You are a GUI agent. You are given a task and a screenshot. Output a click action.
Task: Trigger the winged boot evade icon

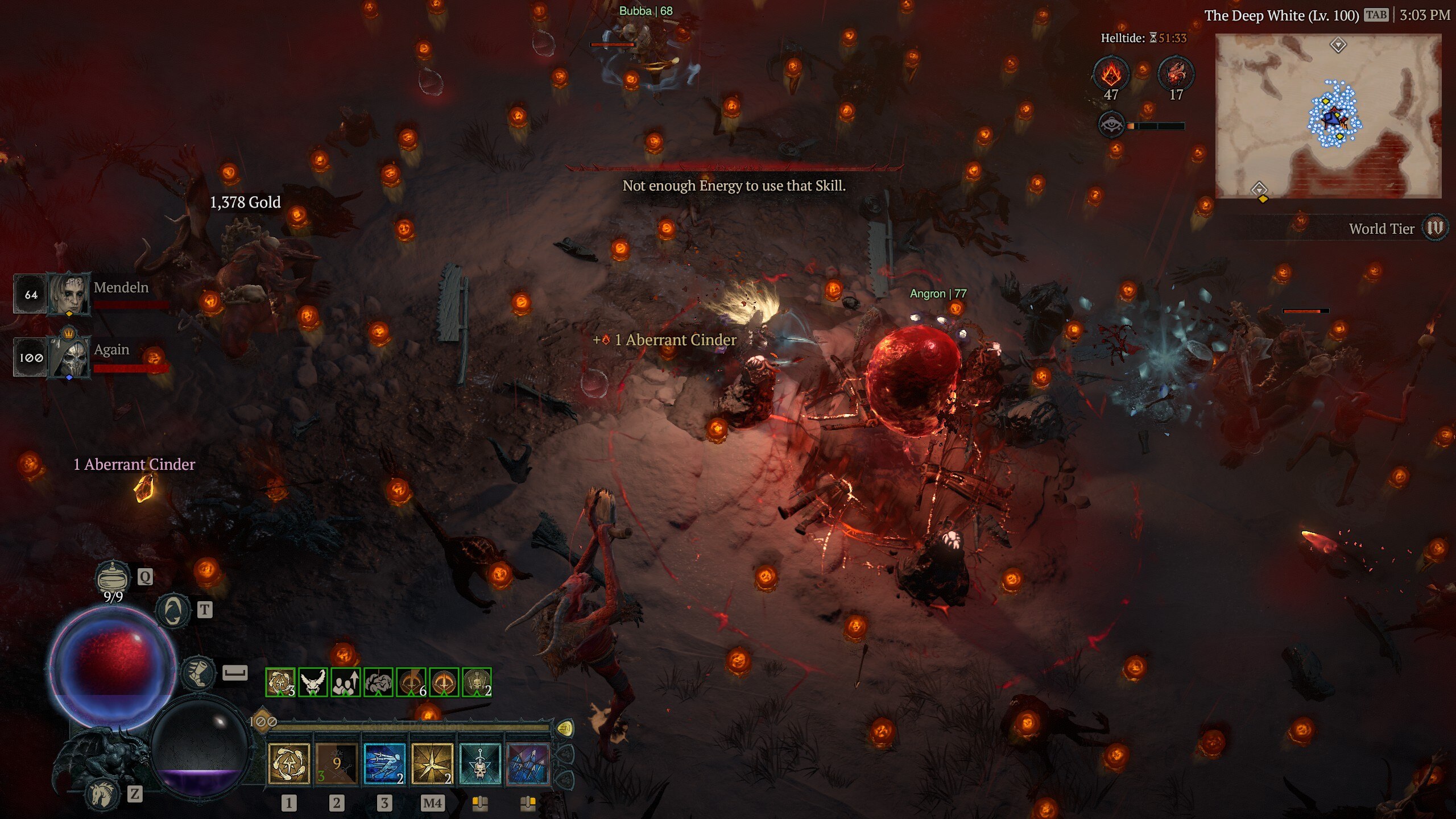(x=198, y=672)
